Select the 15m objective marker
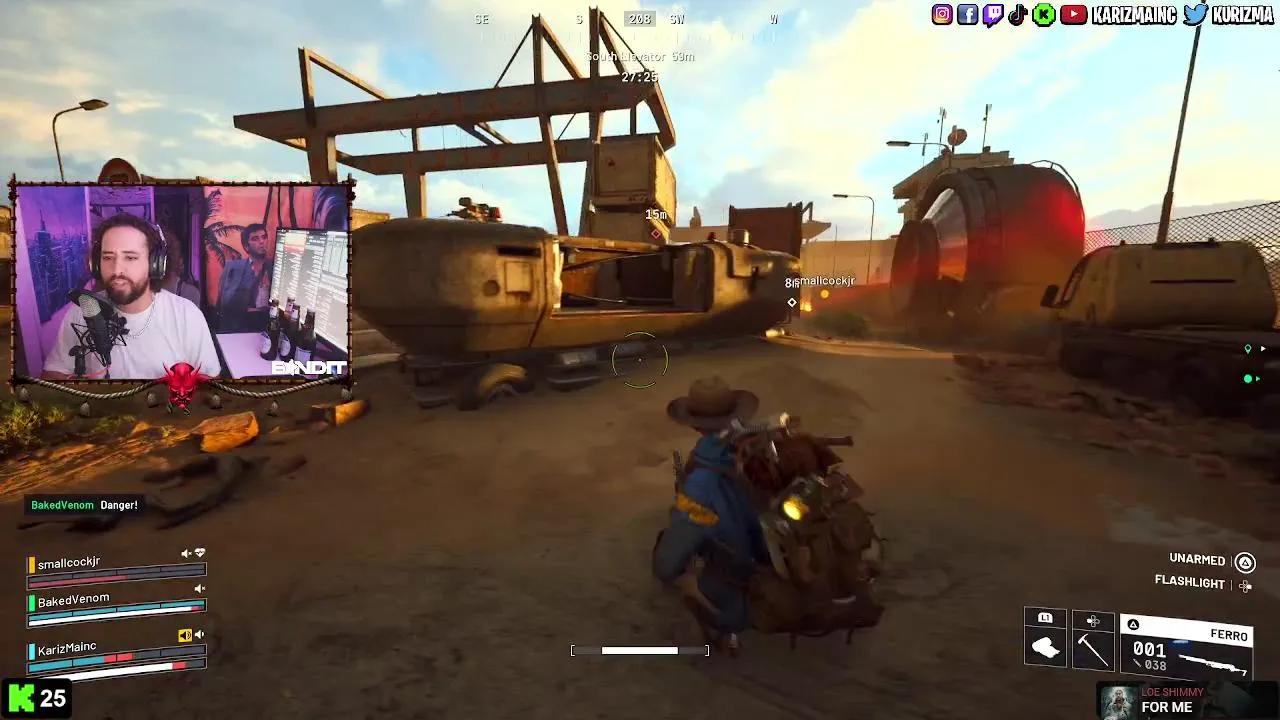The height and width of the screenshot is (720, 1280). 655,213
